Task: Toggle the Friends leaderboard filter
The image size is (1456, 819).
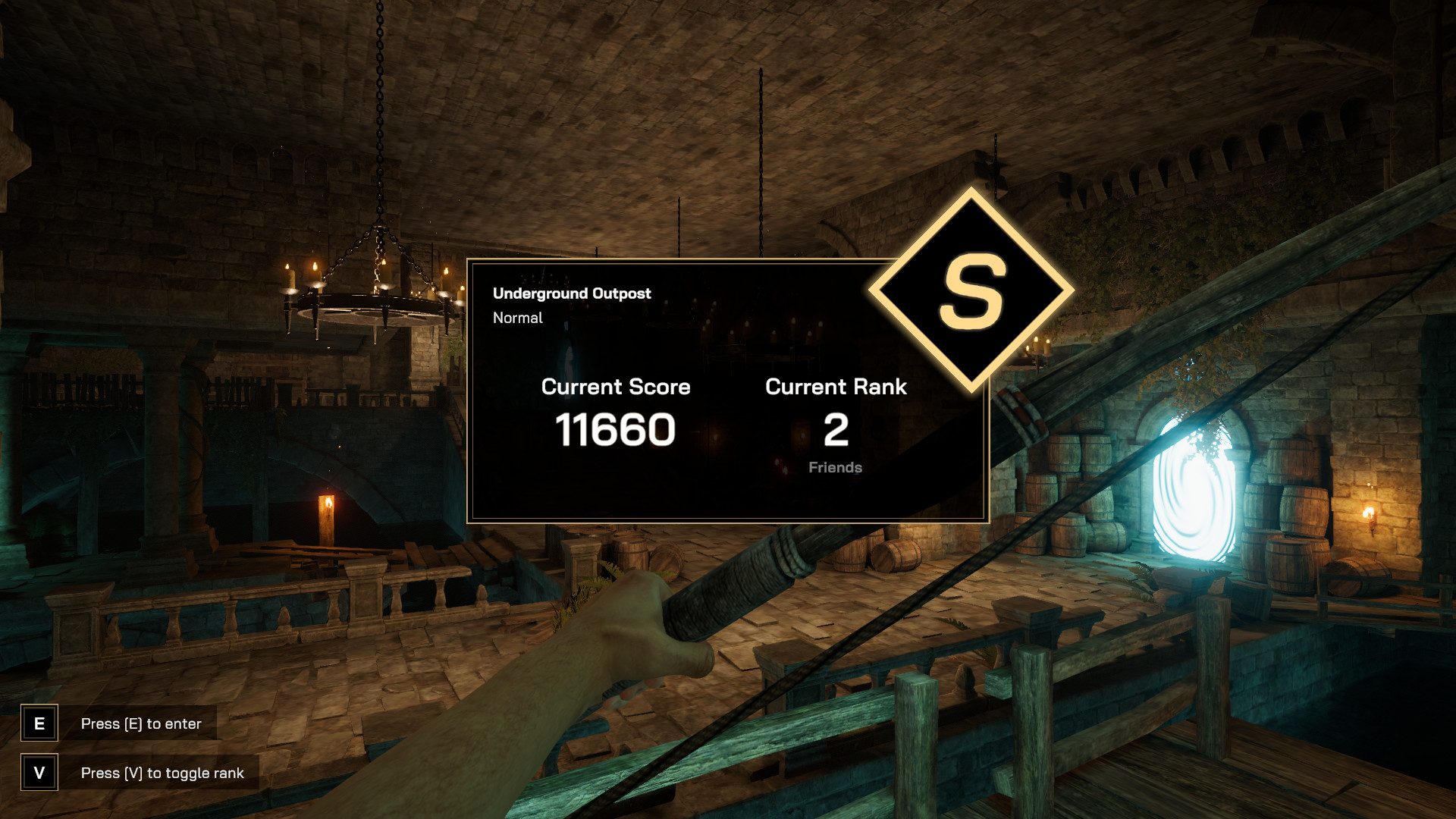Action: tap(834, 467)
